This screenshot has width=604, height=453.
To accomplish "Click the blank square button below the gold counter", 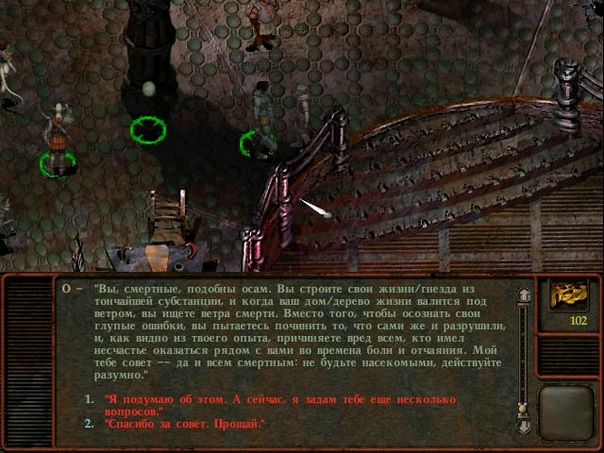I will tap(568, 412).
